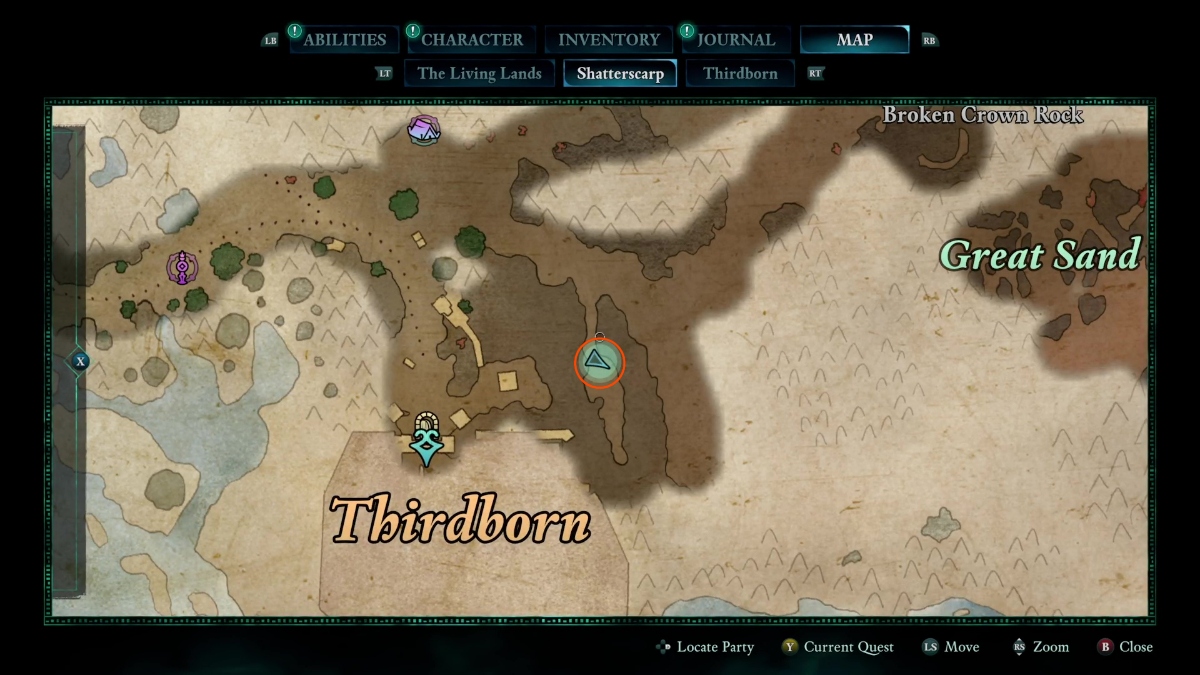Switch to the Character tab
1200x675 pixels.
(x=471, y=40)
